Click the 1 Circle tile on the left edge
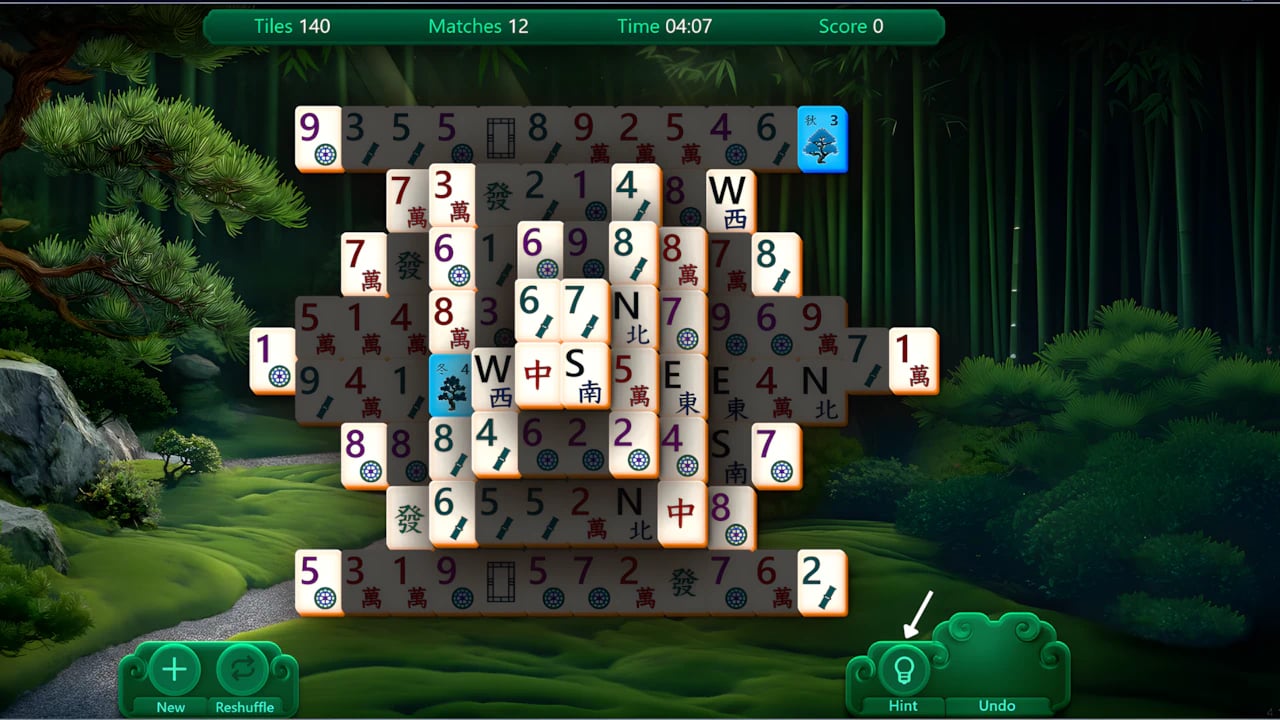Image resolution: width=1280 pixels, height=720 pixels. coord(273,360)
